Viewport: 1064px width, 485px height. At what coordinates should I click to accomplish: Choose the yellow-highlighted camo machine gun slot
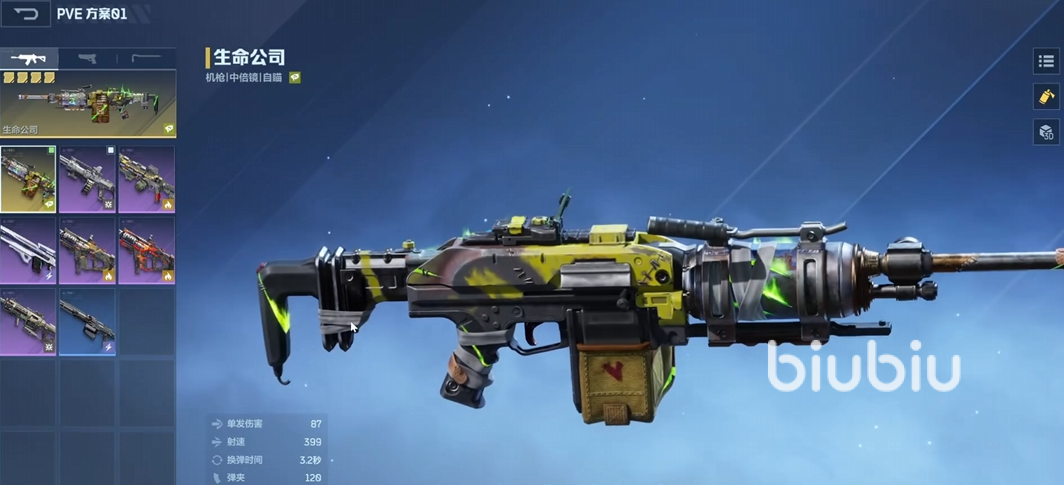pos(29,179)
